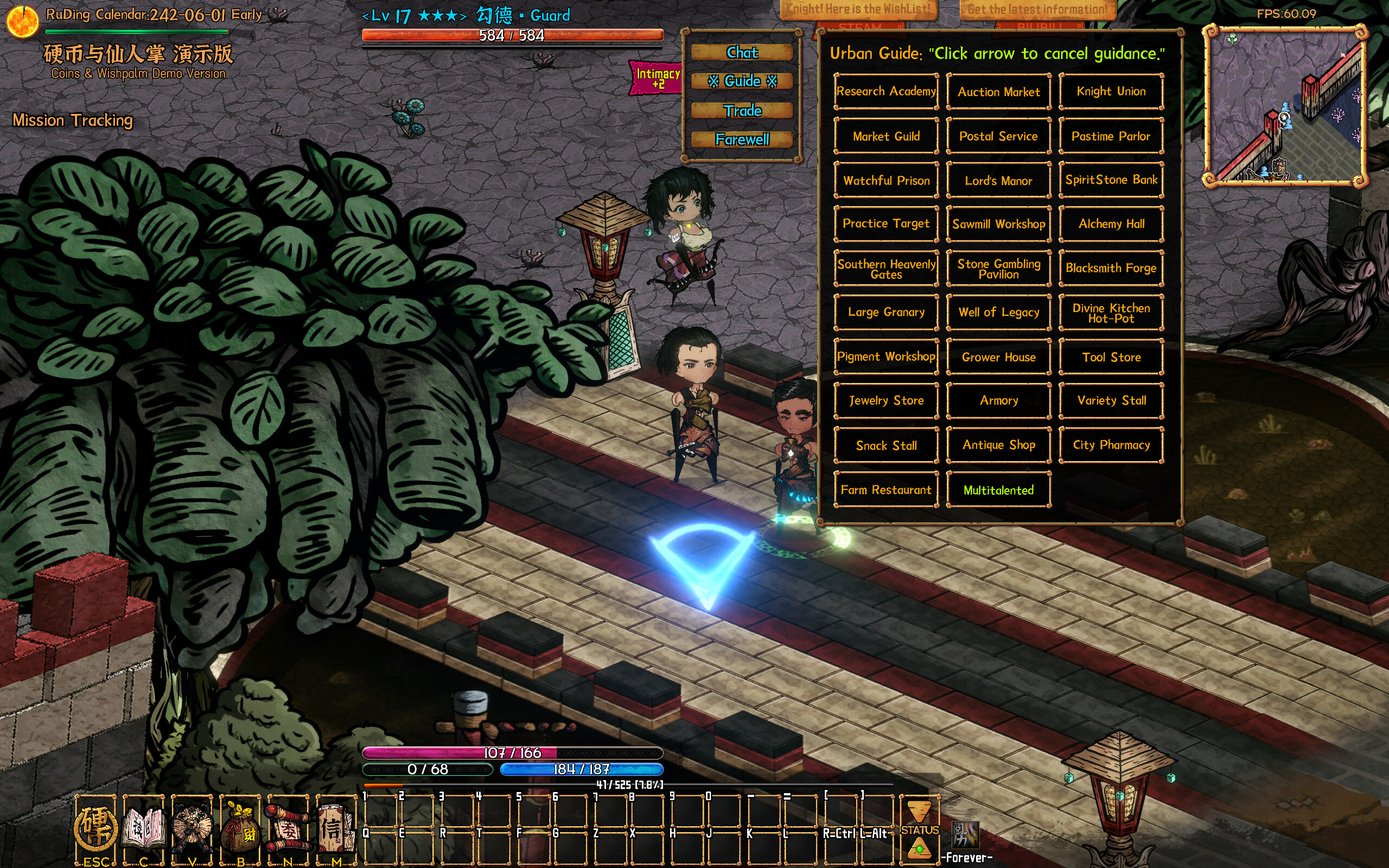Screen dimensions: 1389x868
Task: Request guidance to the Blacksmith Forge
Action: pyautogui.click(x=1111, y=267)
